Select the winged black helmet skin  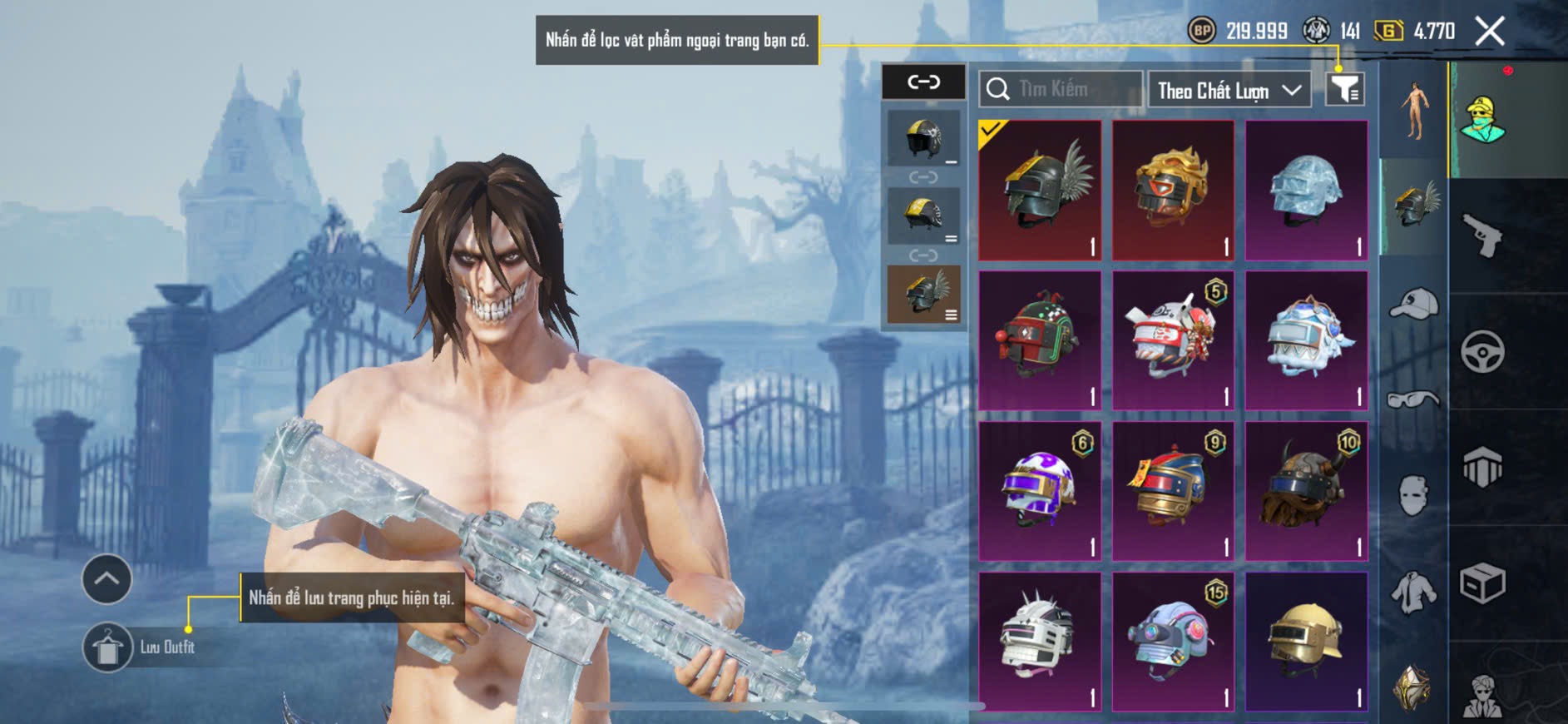click(1040, 191)
